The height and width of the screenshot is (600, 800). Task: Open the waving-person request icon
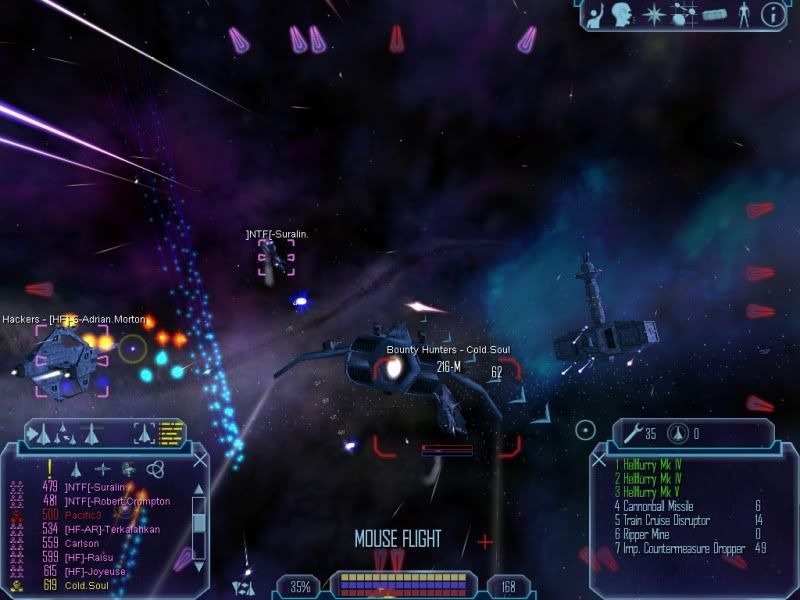596,14
